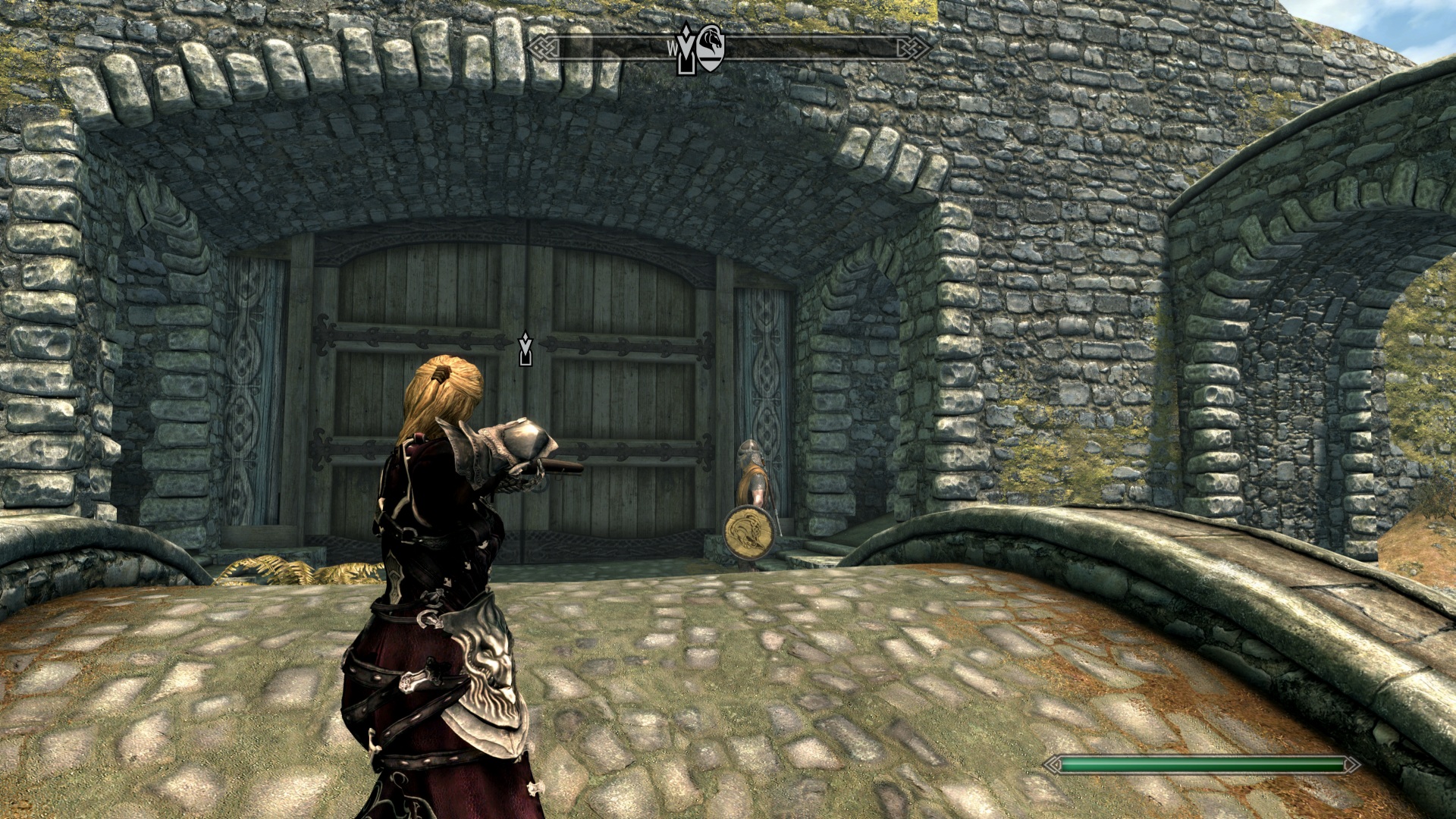Click the Whiterun horse-head compass marker
Viewport: 1456px width, 819px height.
tap(711, 49)
